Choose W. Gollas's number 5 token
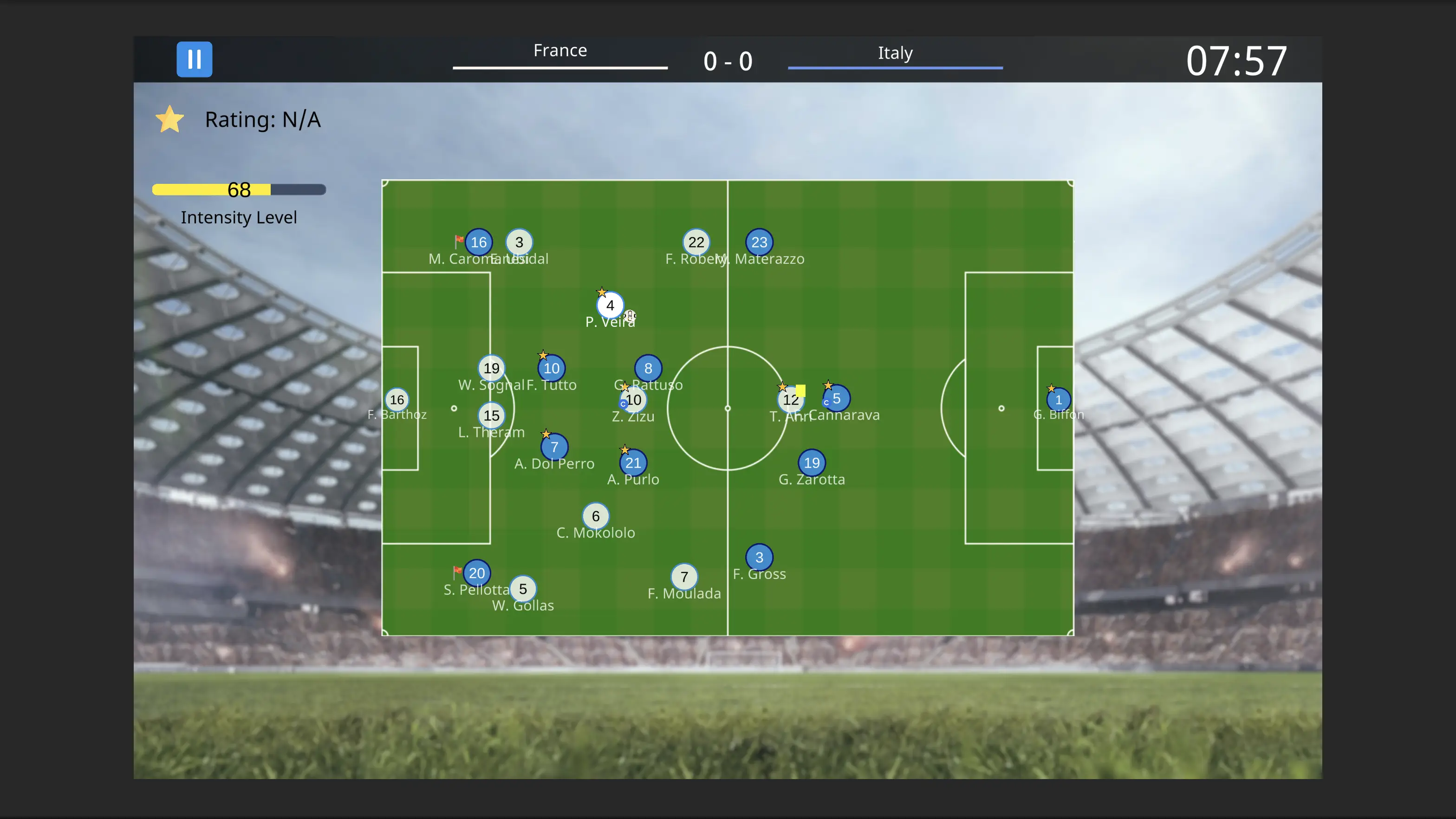This screenshot has width=1456, height=819. [523, 589]
